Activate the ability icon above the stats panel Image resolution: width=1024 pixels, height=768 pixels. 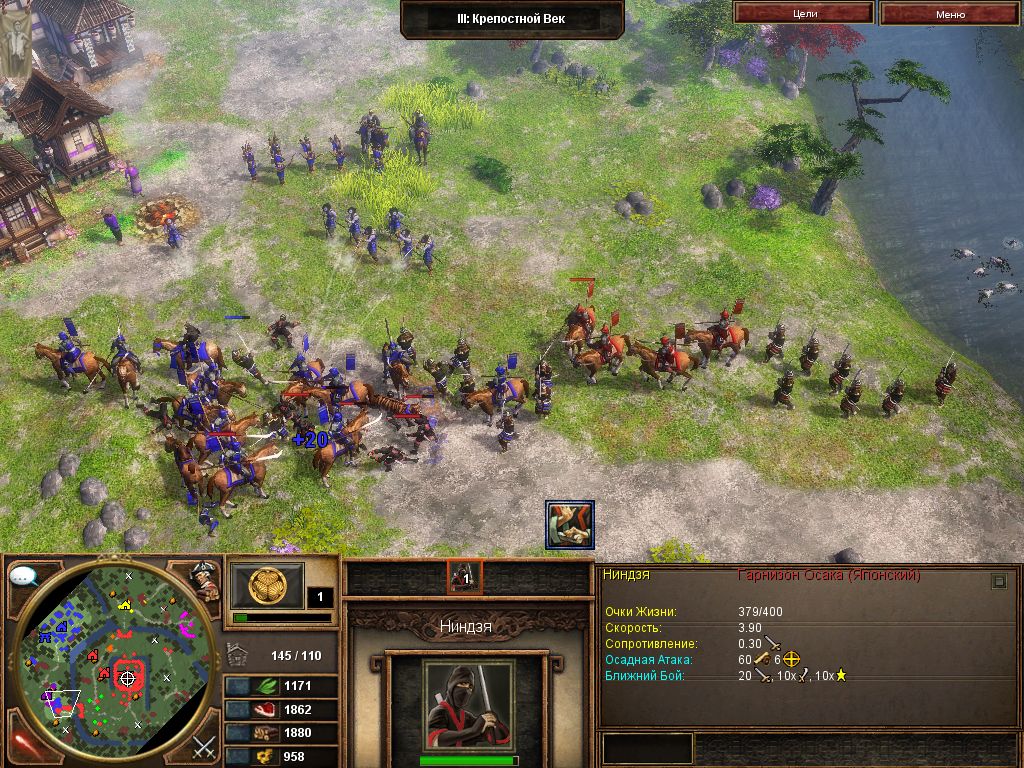coord(570,525)
